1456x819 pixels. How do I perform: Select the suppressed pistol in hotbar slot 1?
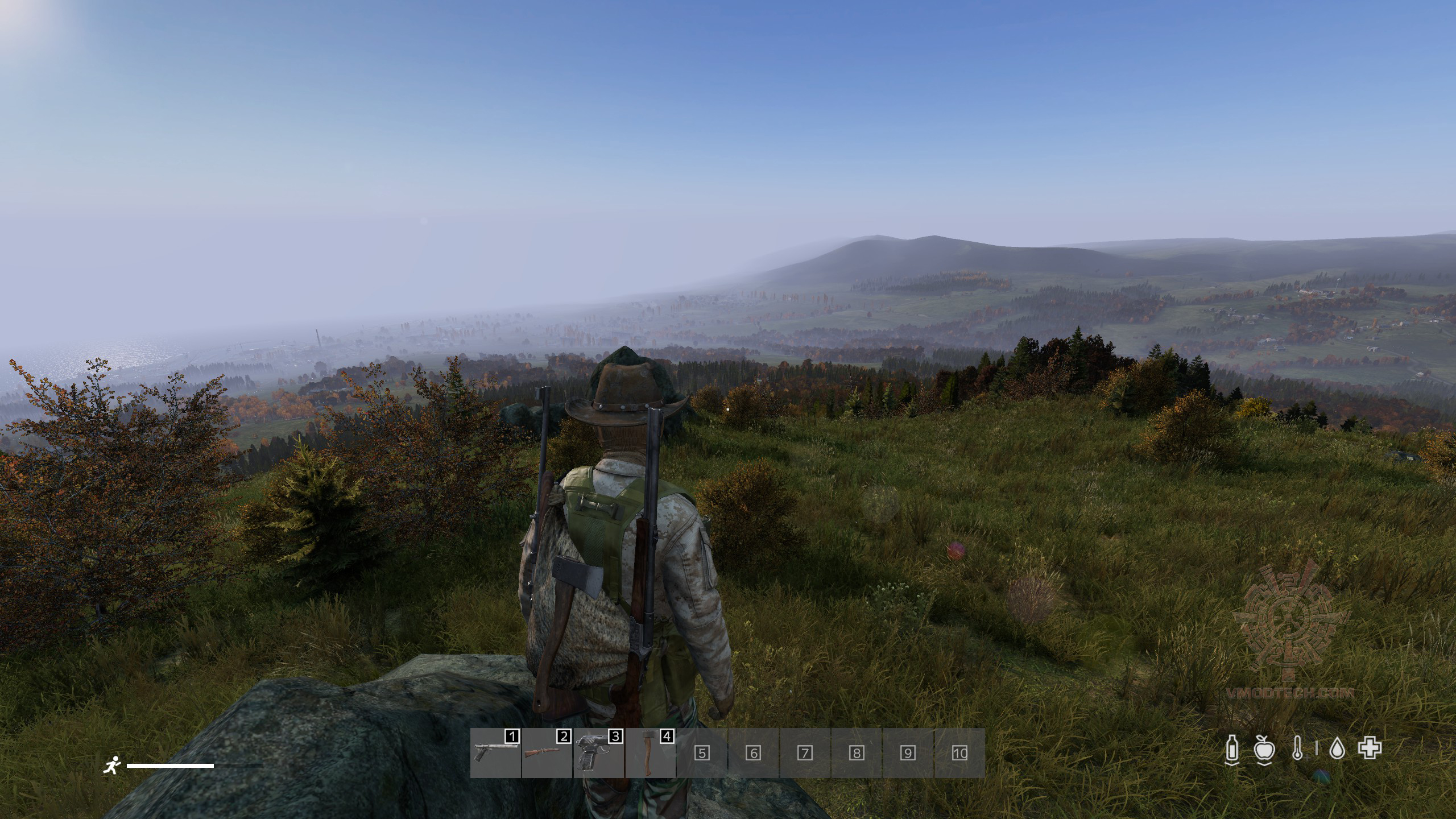click(x=495, y=753)
